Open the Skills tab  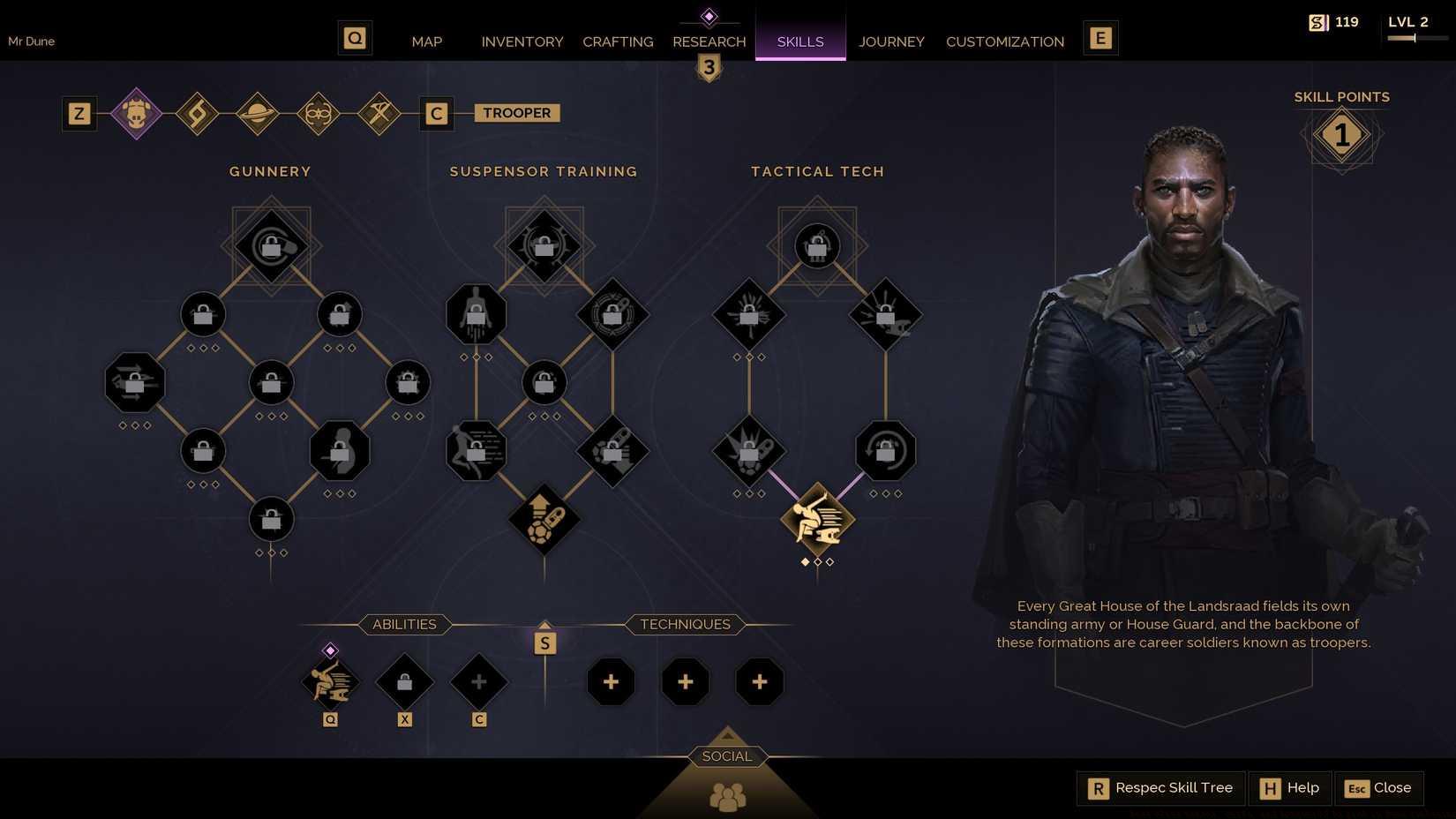[x=799, y=41]
